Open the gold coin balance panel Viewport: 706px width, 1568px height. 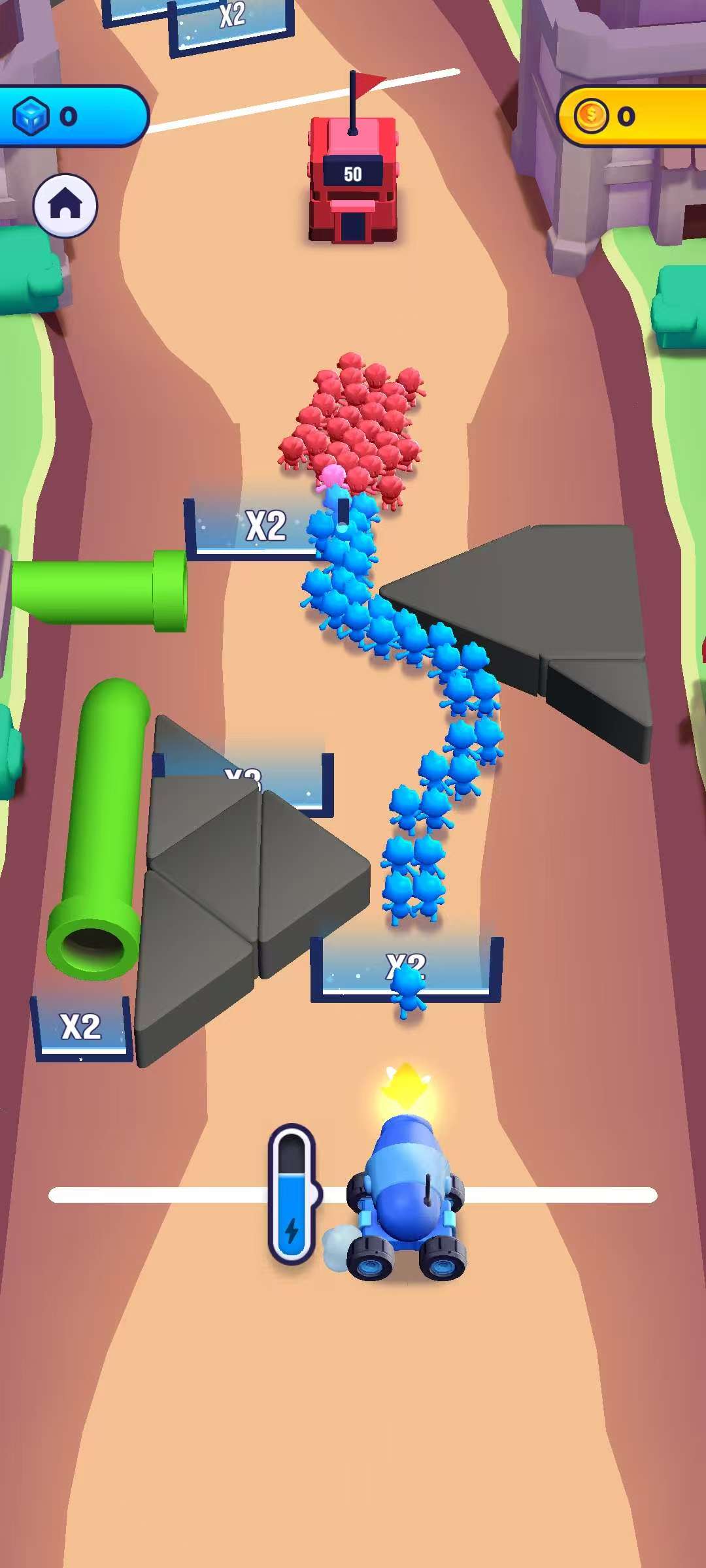pos(631,116)
